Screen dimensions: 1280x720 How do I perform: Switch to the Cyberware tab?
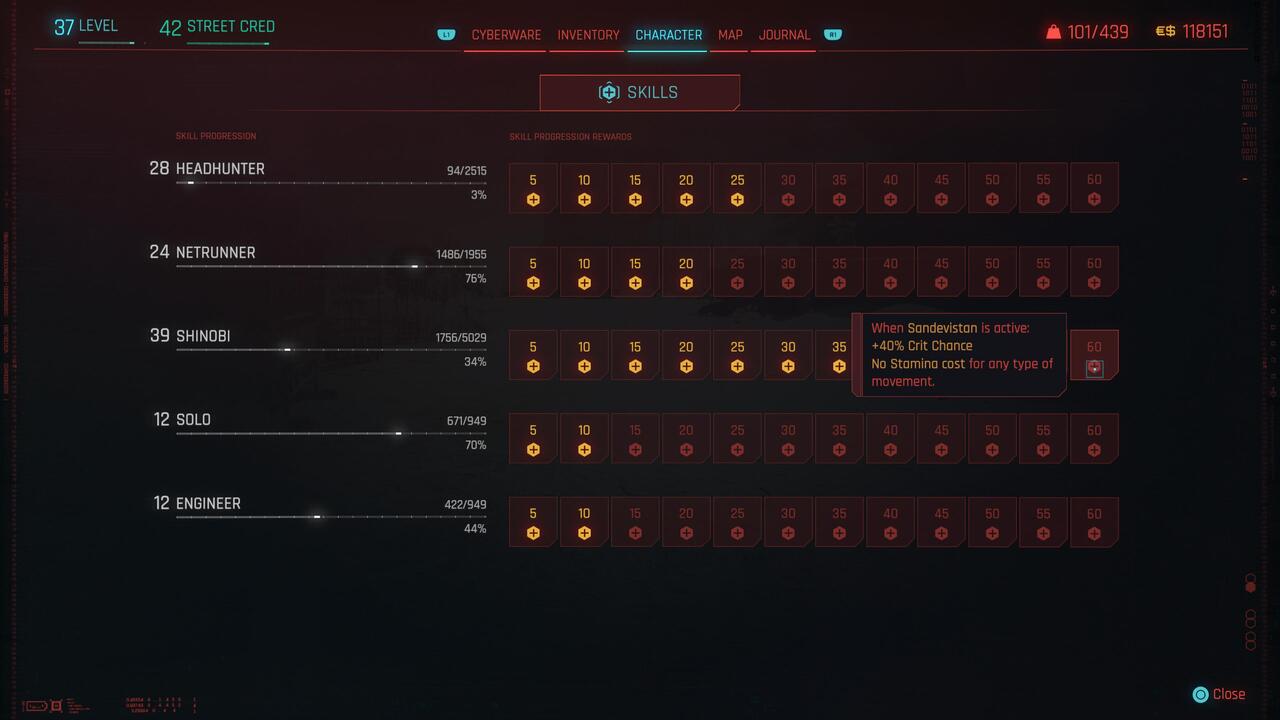[x=505, y=35]
